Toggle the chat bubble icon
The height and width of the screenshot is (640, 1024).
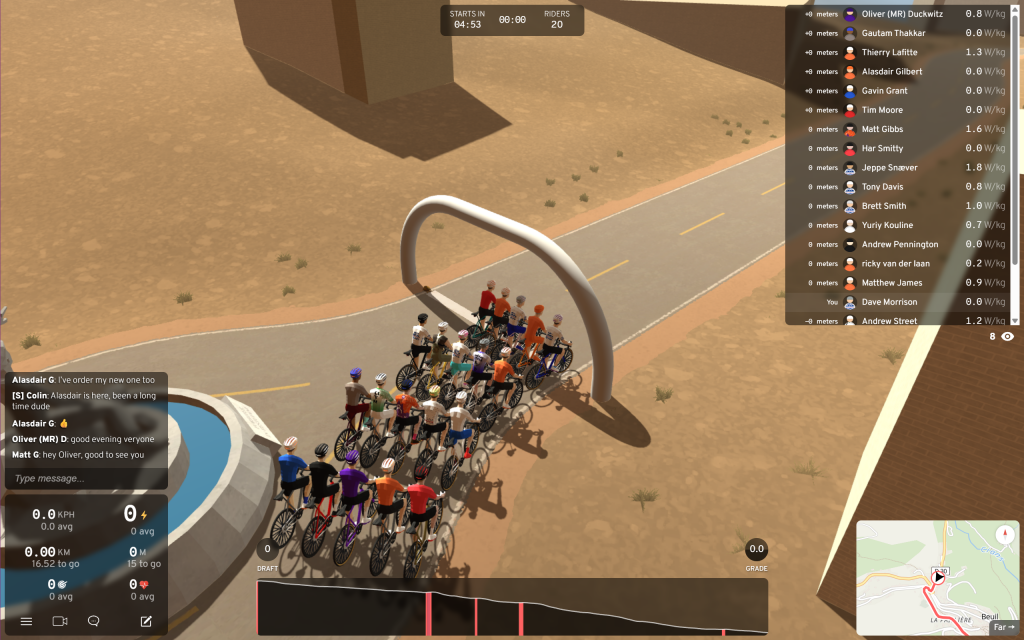point(93,621)
